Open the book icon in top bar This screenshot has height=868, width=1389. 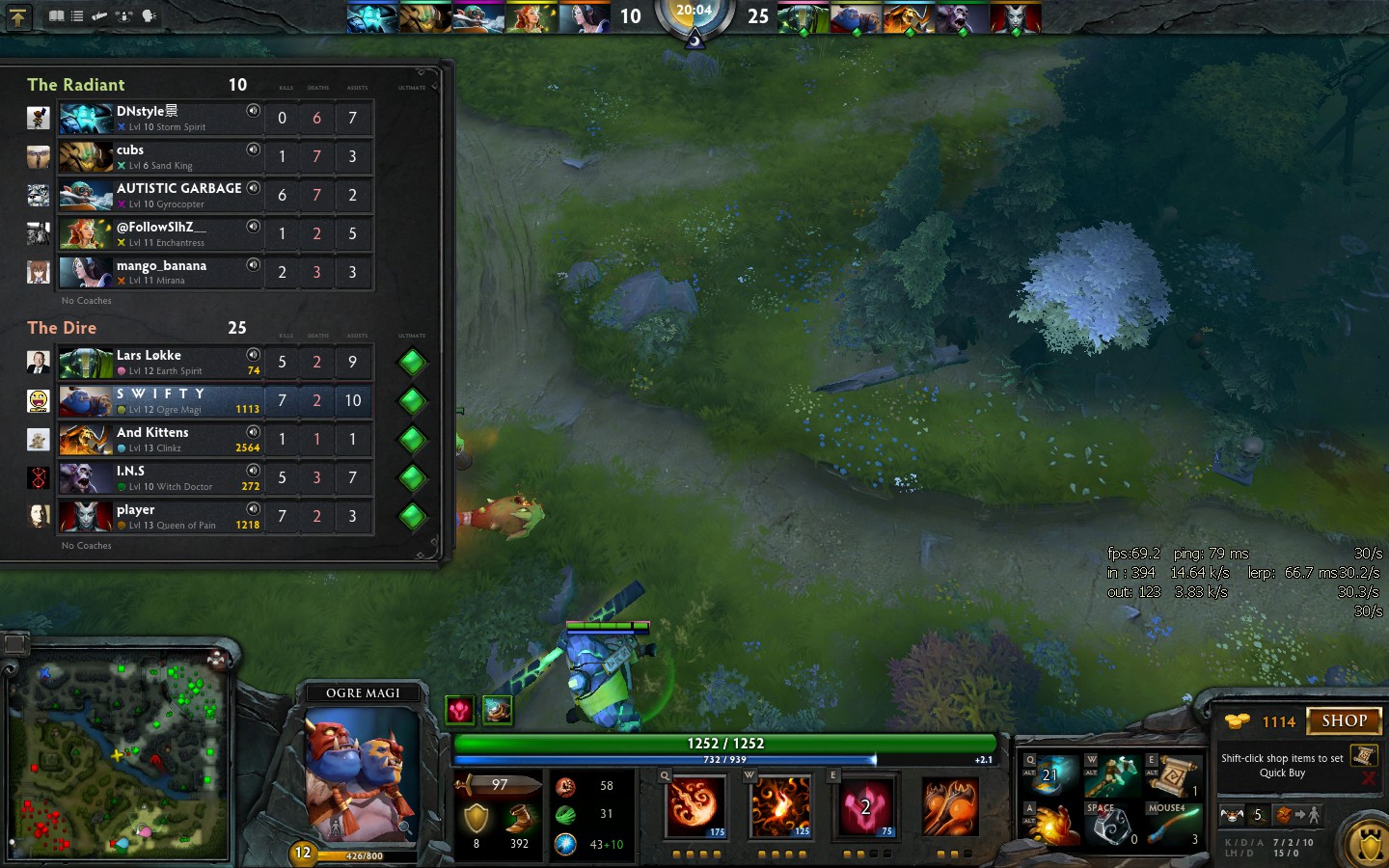[57, 15]
